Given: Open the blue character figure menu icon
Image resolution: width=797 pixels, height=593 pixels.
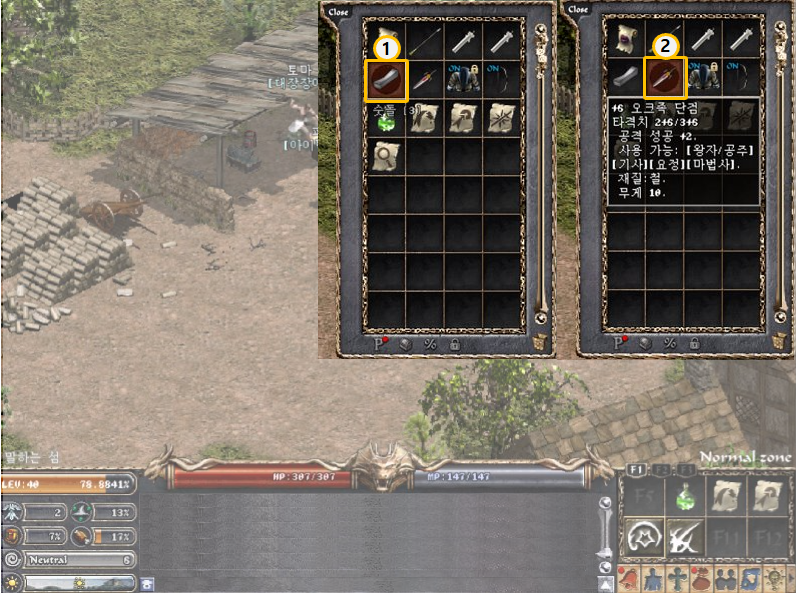Looking at the screenshot, I should pos(653,579).
